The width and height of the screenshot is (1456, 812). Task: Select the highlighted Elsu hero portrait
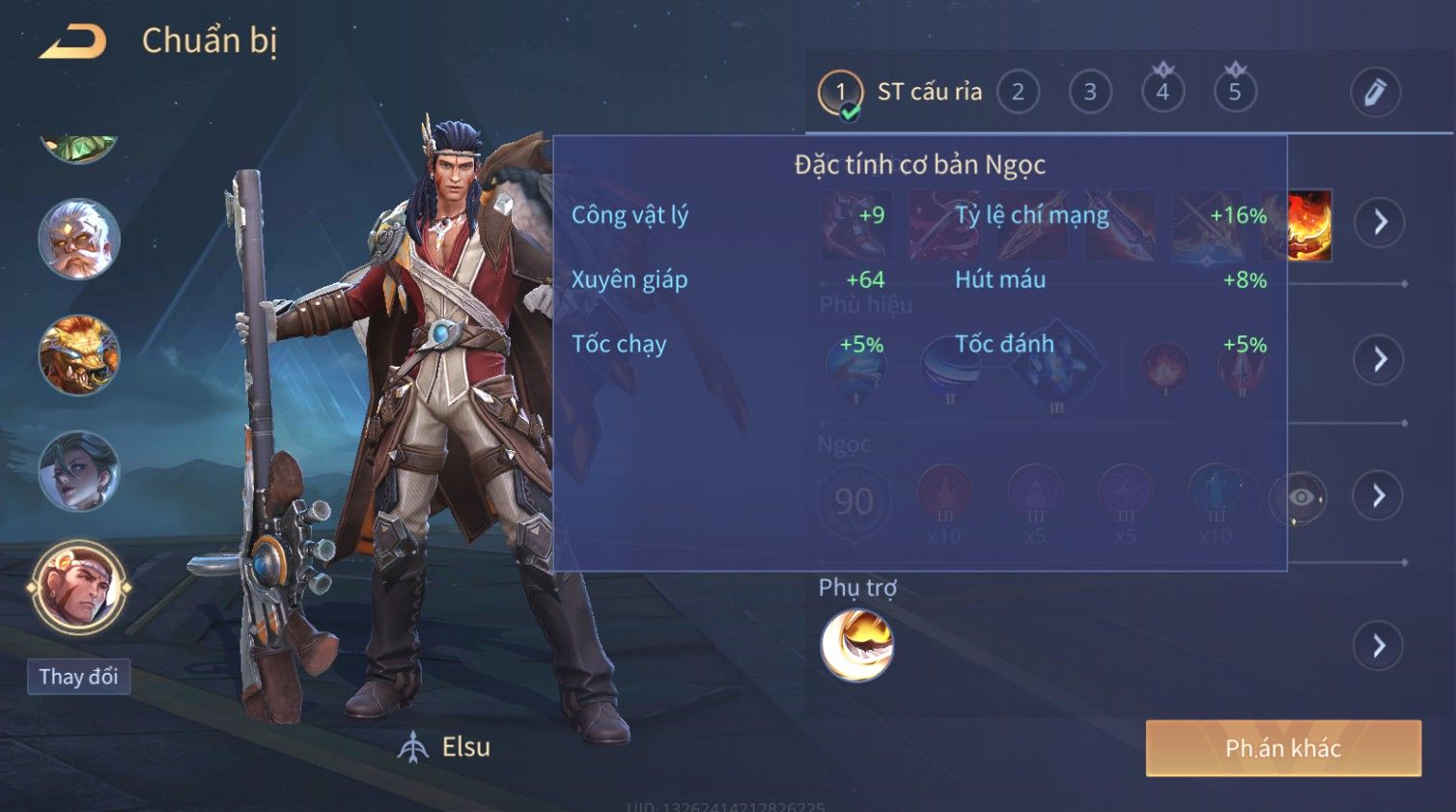78,586
